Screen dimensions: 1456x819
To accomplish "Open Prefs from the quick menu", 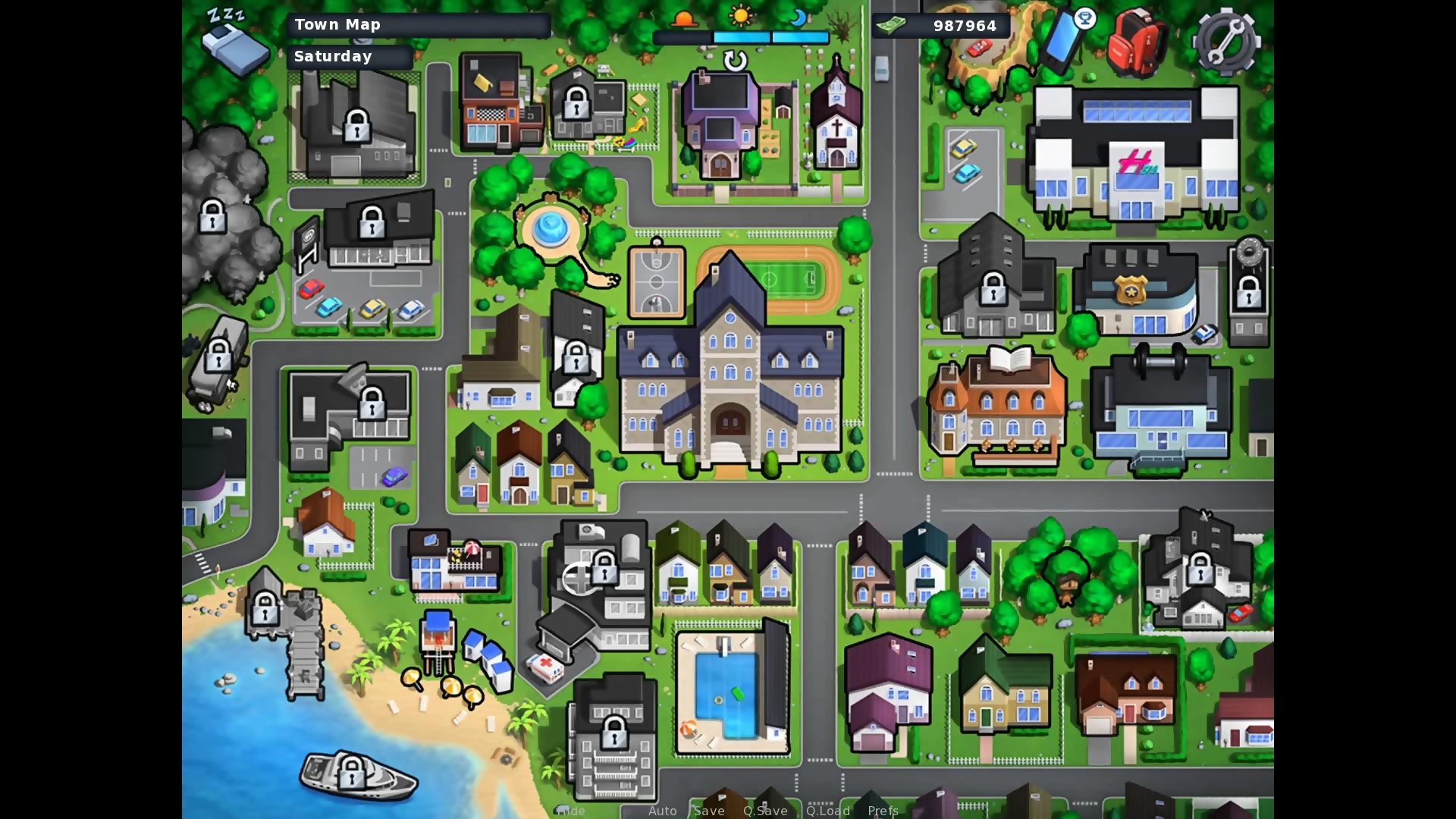I will (883, 811).
